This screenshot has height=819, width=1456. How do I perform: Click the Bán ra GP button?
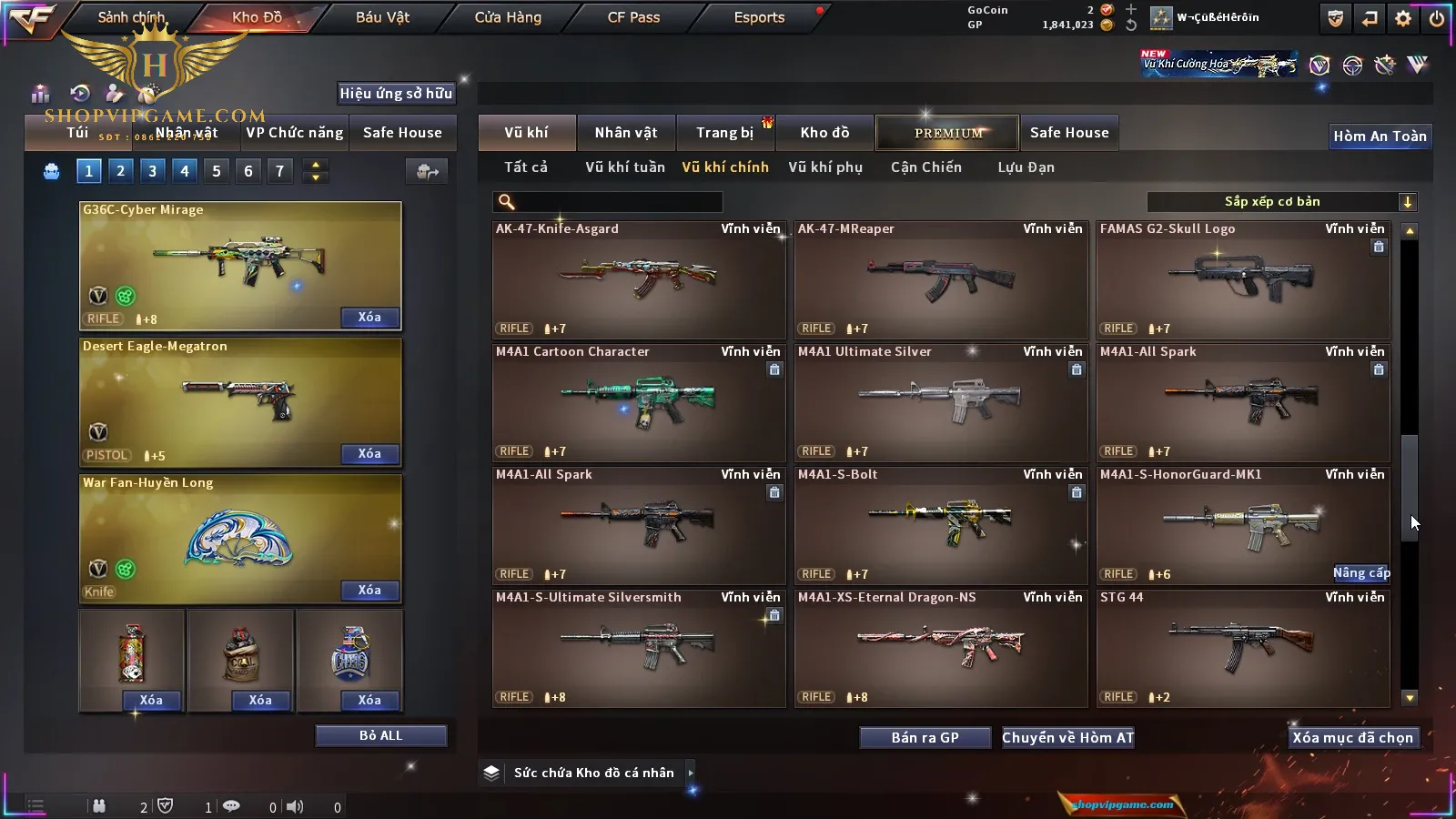pos(925,738)
